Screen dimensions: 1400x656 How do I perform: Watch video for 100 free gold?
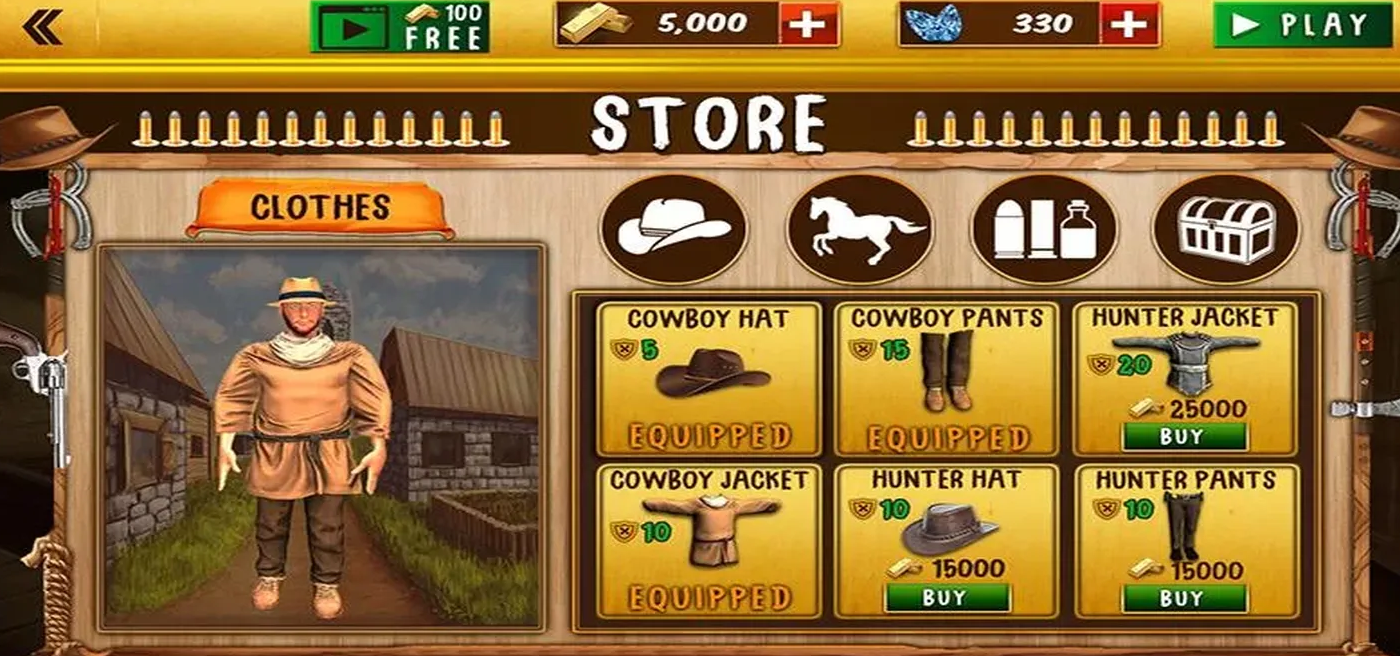pos(399,27)
